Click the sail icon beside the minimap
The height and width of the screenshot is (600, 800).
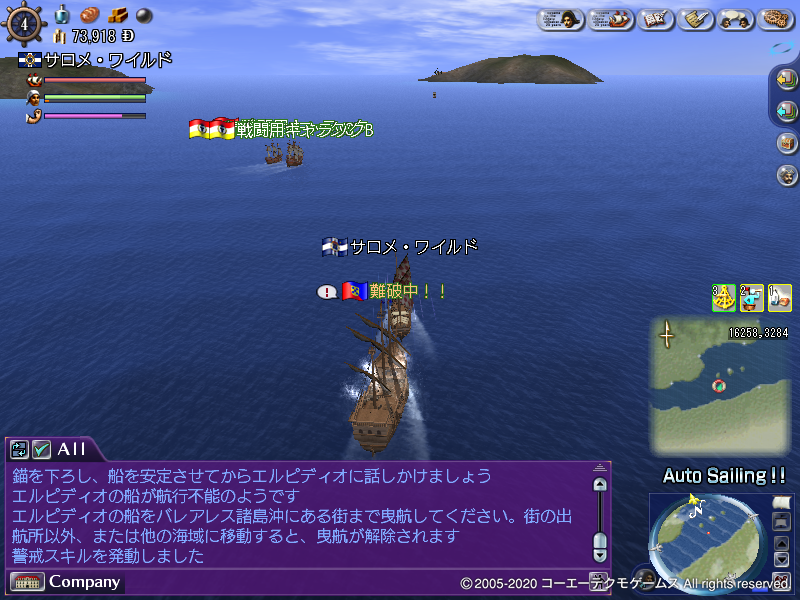click(x=781, y=503)
